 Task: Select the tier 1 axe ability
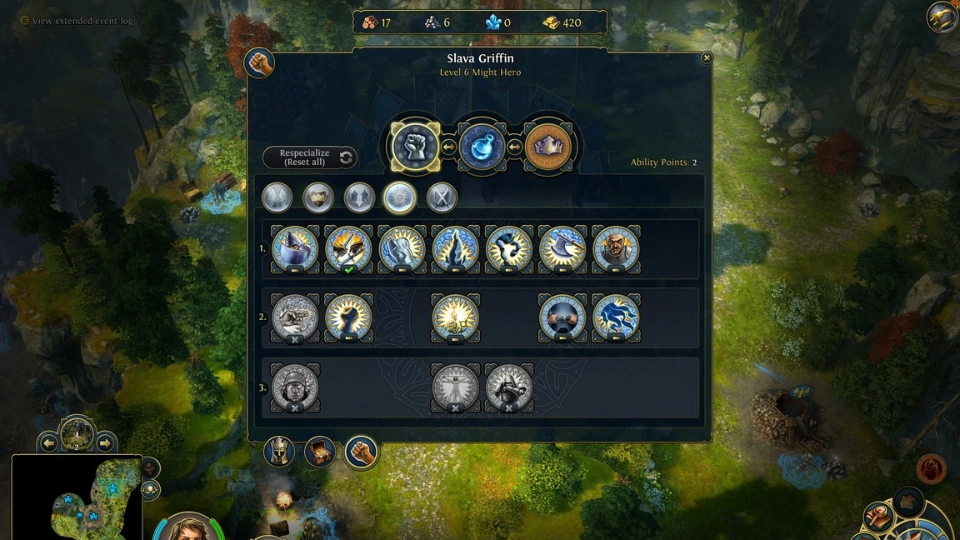pyautogui.click(x=562, y=249)
